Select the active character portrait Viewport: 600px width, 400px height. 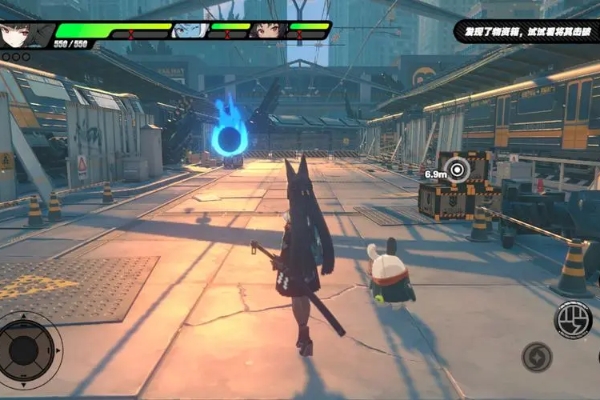tap(28, 34)
